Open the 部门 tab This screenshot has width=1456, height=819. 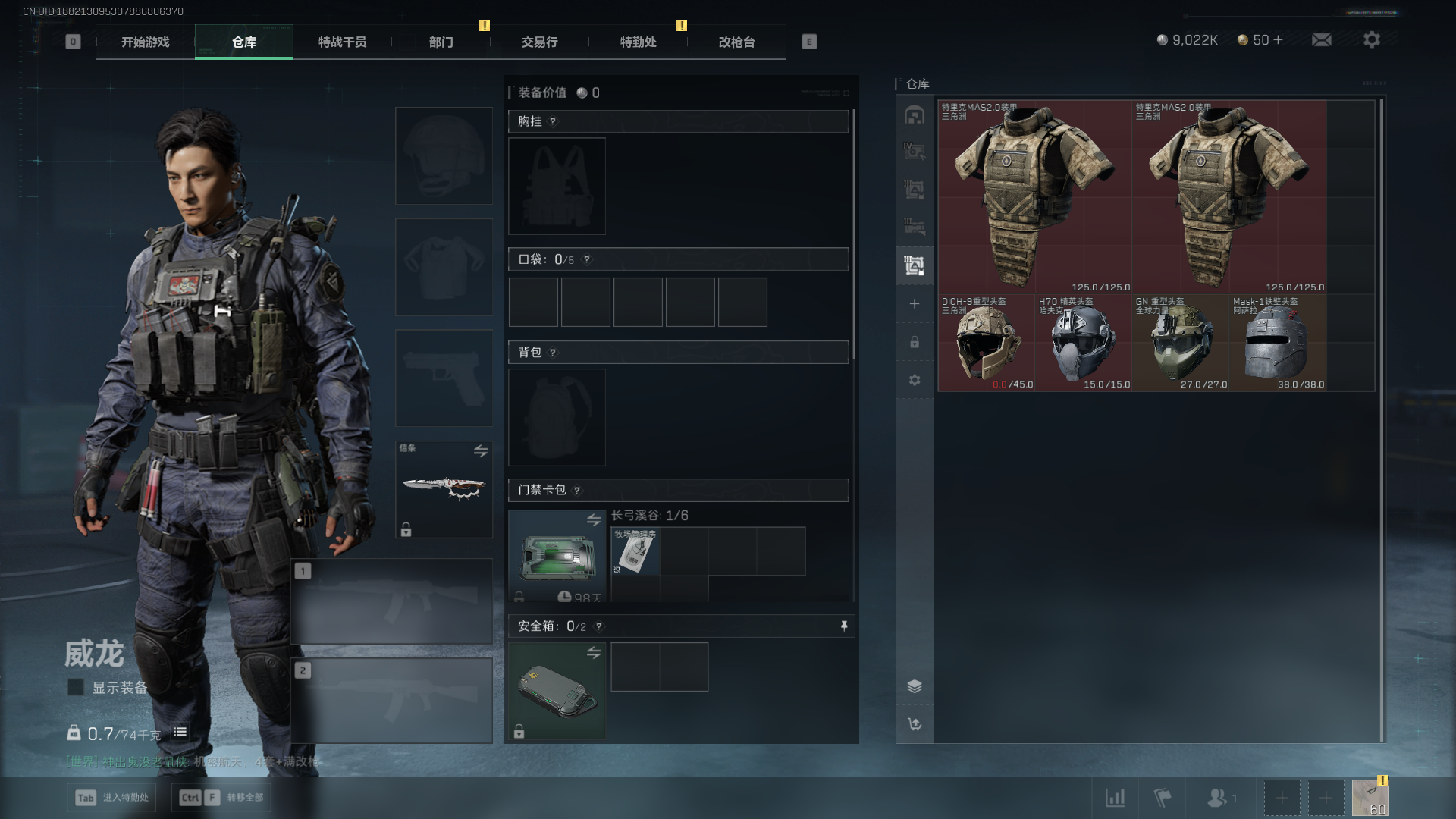click(x=441, y=42)
